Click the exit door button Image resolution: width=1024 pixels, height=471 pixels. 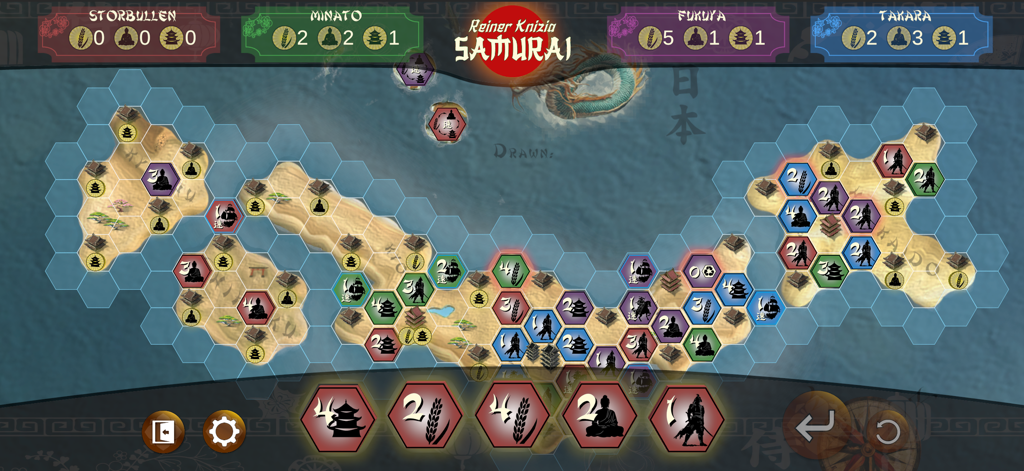[x=163, y=432]
